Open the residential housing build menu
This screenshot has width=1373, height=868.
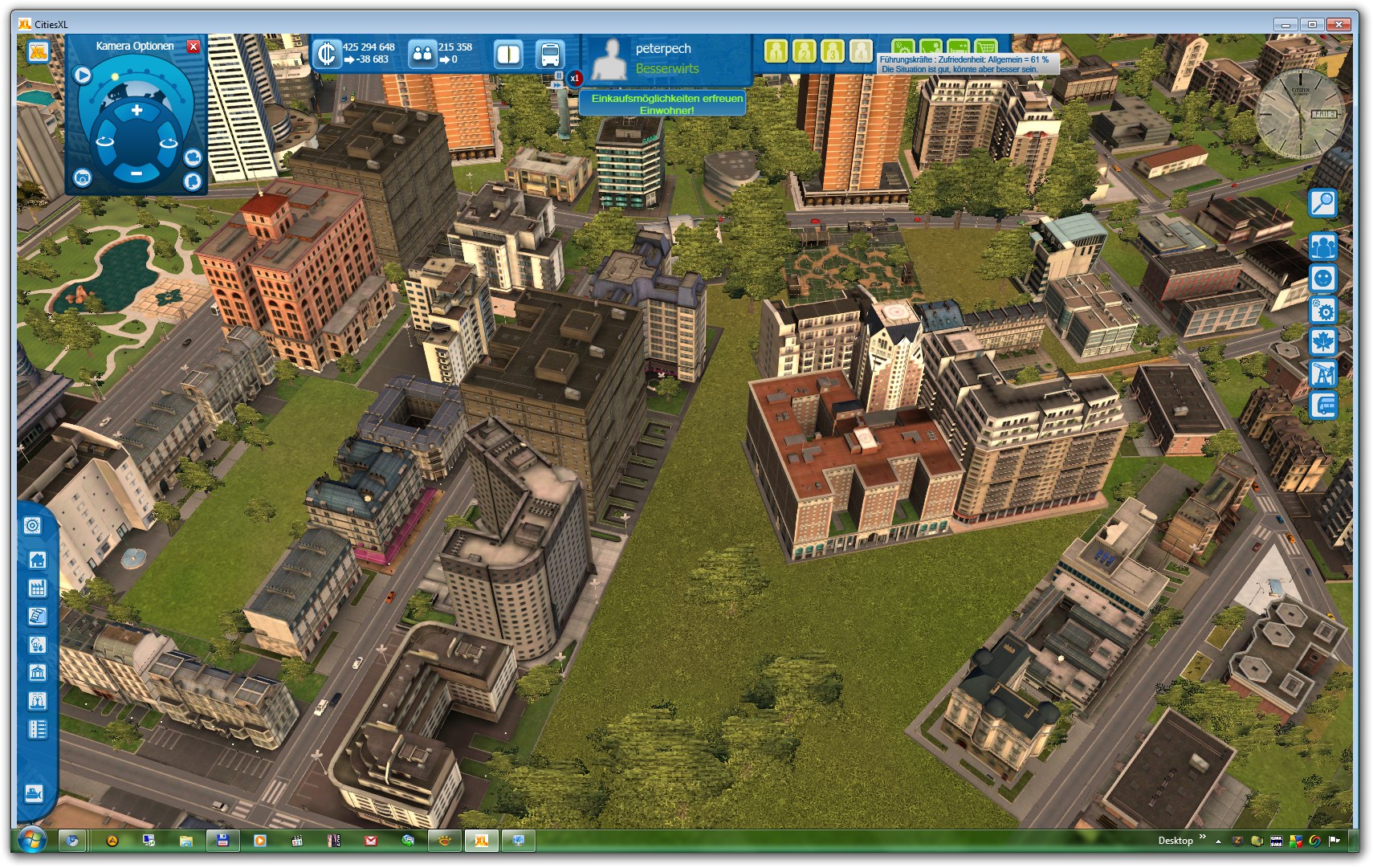click(37, 560)
